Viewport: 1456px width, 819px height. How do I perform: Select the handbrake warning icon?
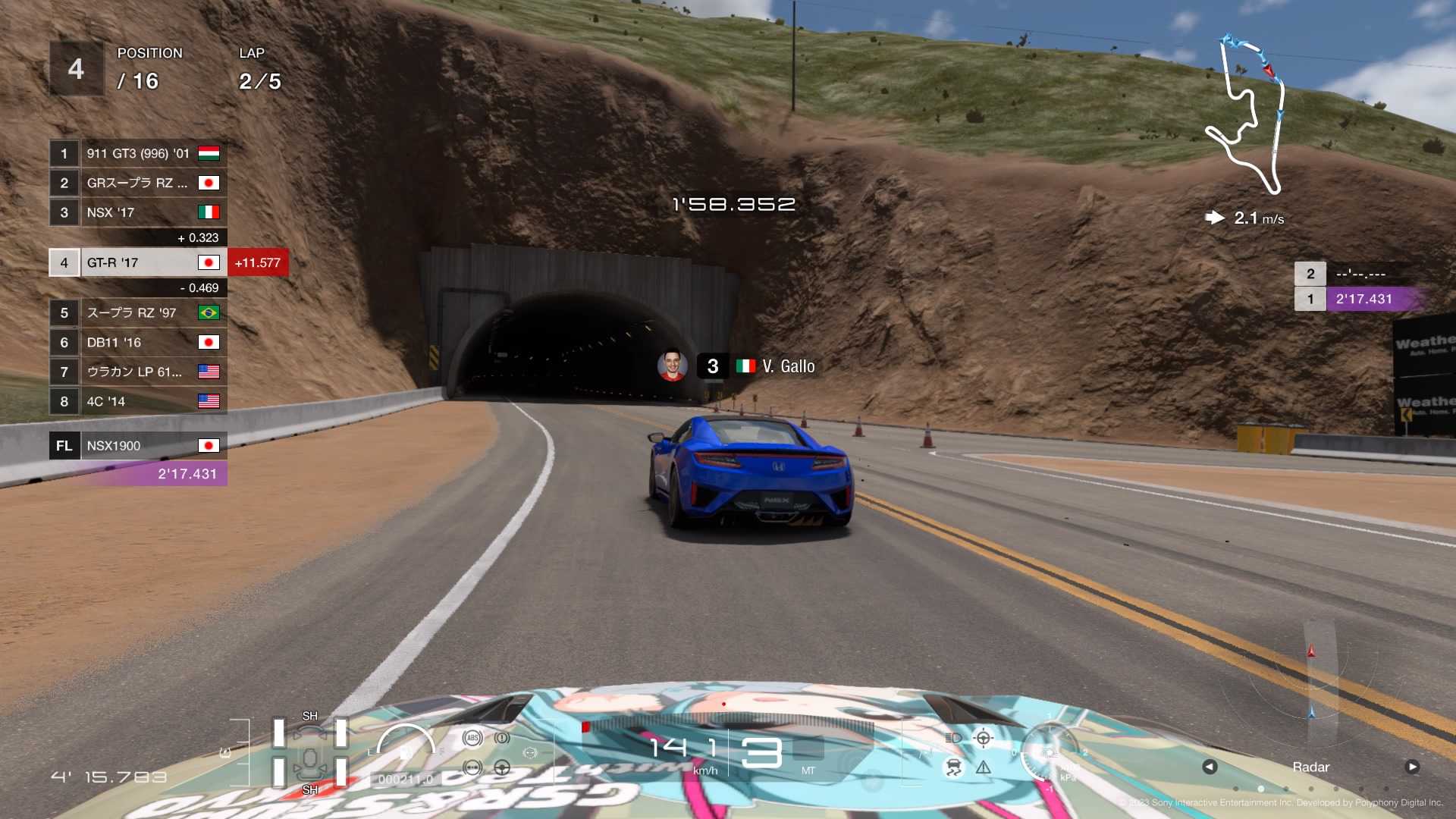click(x=502, y=737)
